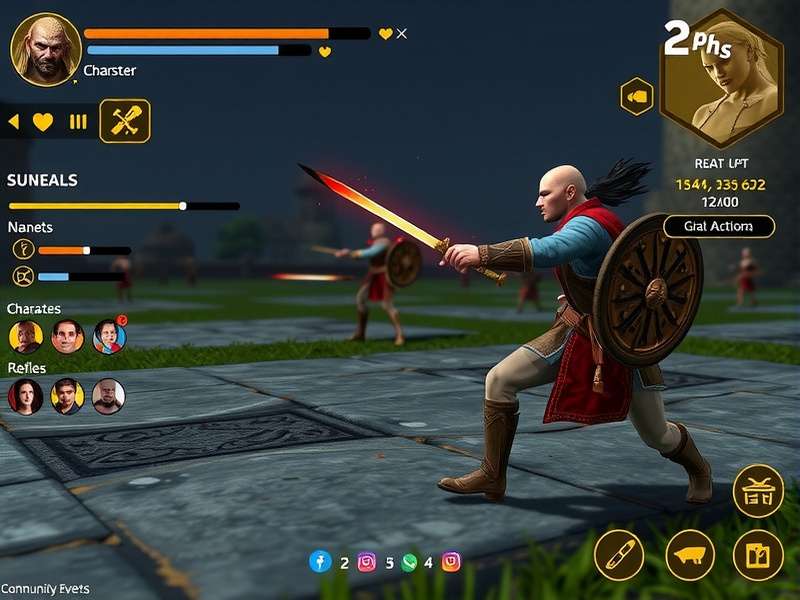
Task: Choose the bald Charates avatar with red badge
Action: click(x=109, y=337)
